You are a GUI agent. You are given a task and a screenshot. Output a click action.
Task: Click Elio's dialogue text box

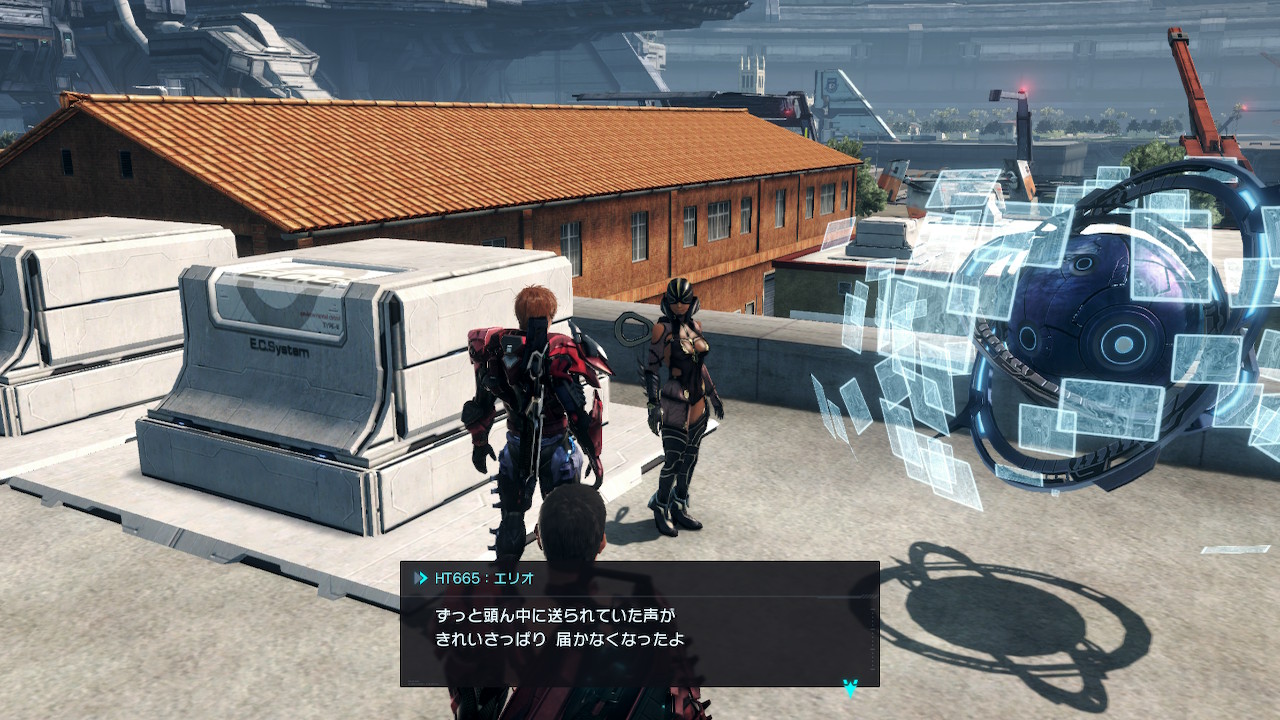point(639,627)
